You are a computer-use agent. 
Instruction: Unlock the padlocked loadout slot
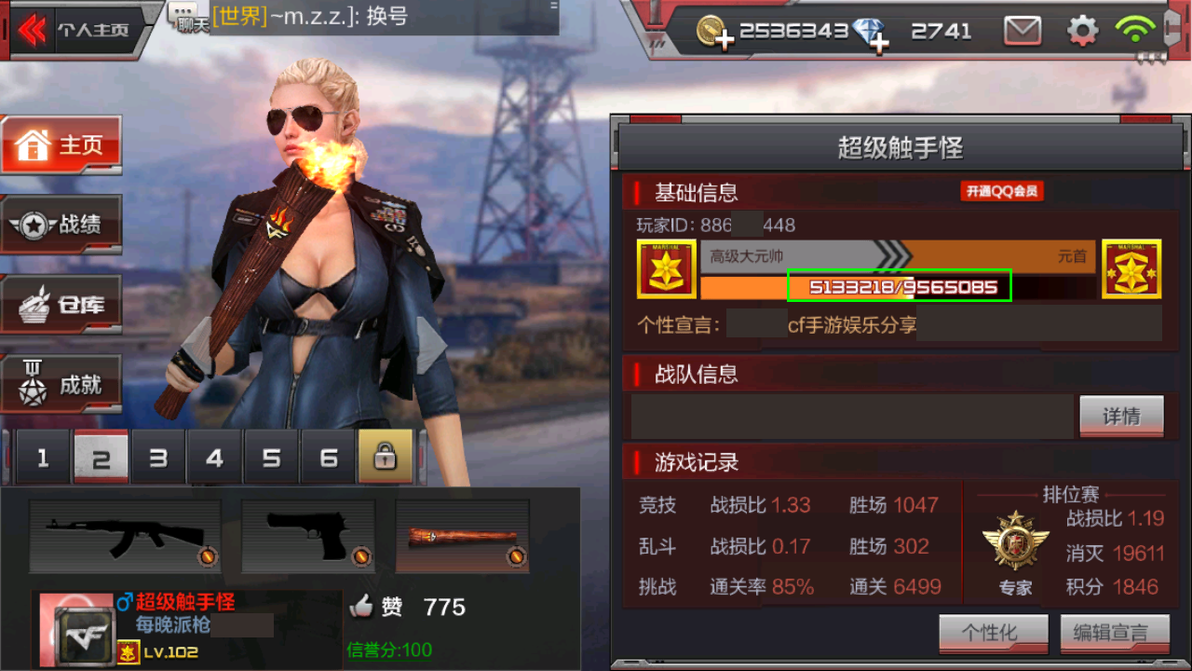coord(385,458)
